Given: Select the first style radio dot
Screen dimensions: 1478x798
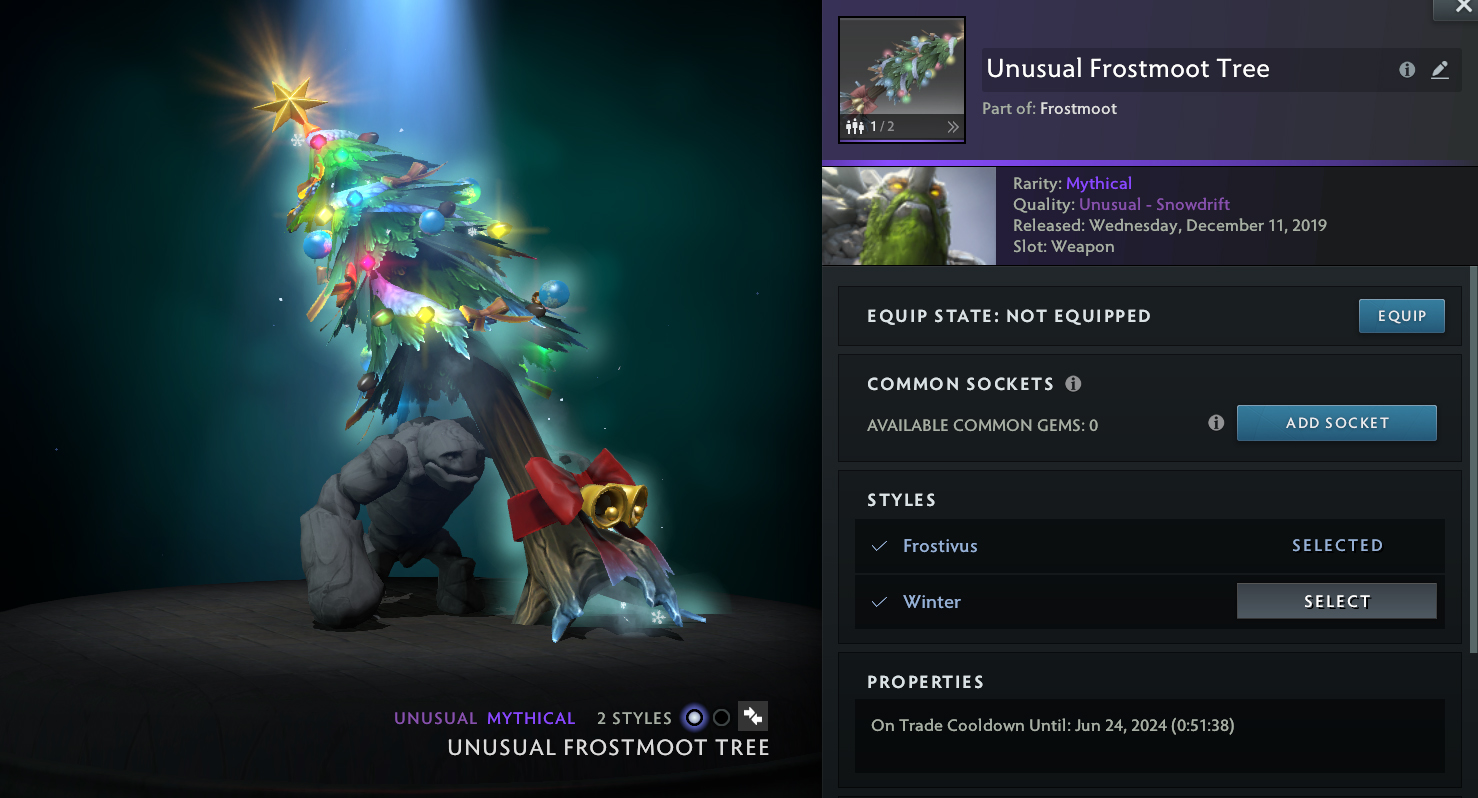Looking at the screenshot, I should pyautogui.click(x=694, y=718).
